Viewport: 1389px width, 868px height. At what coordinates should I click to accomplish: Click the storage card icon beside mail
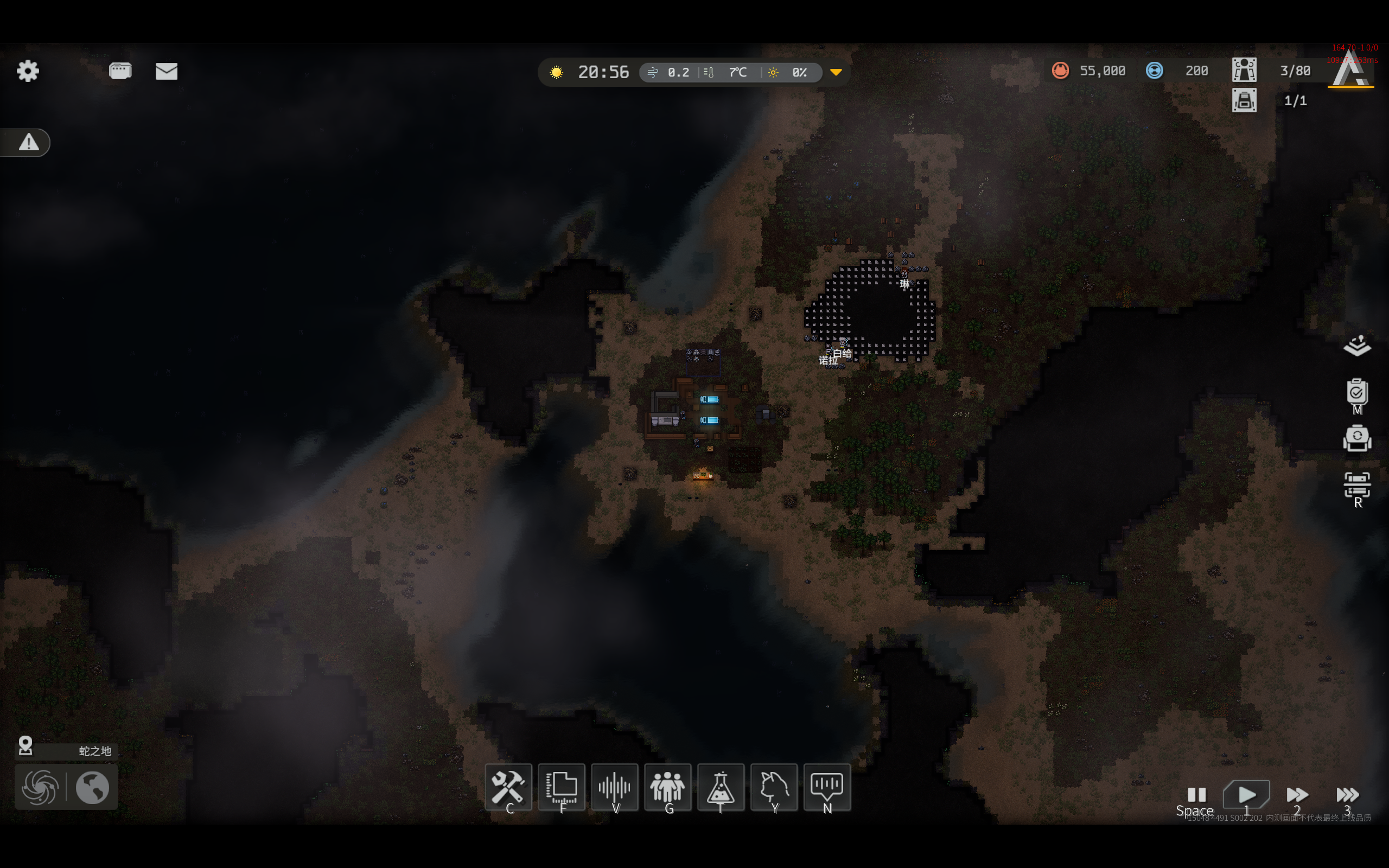click(x=120, y=71)
